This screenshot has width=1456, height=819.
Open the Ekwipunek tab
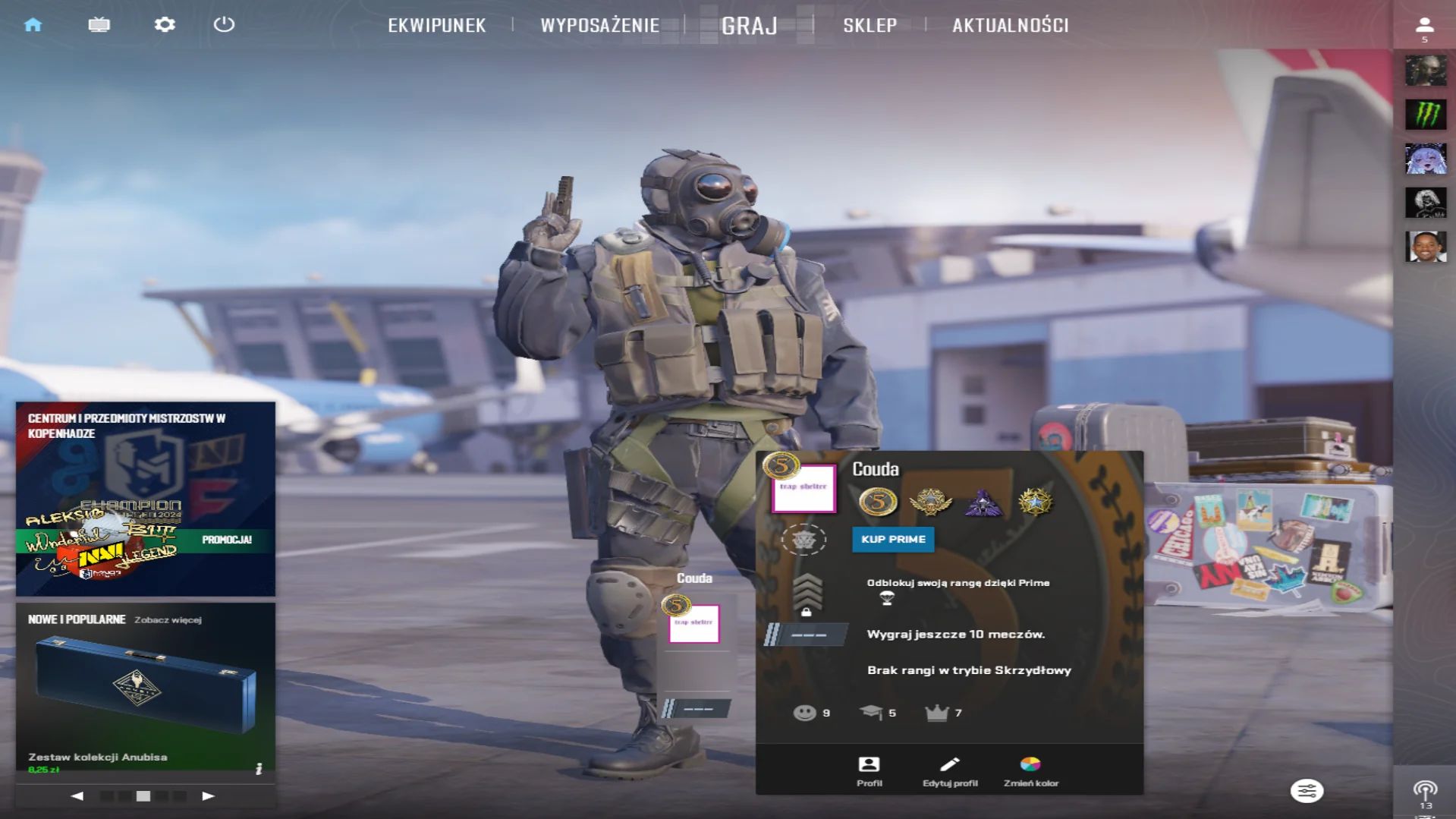tap(436, 26)
